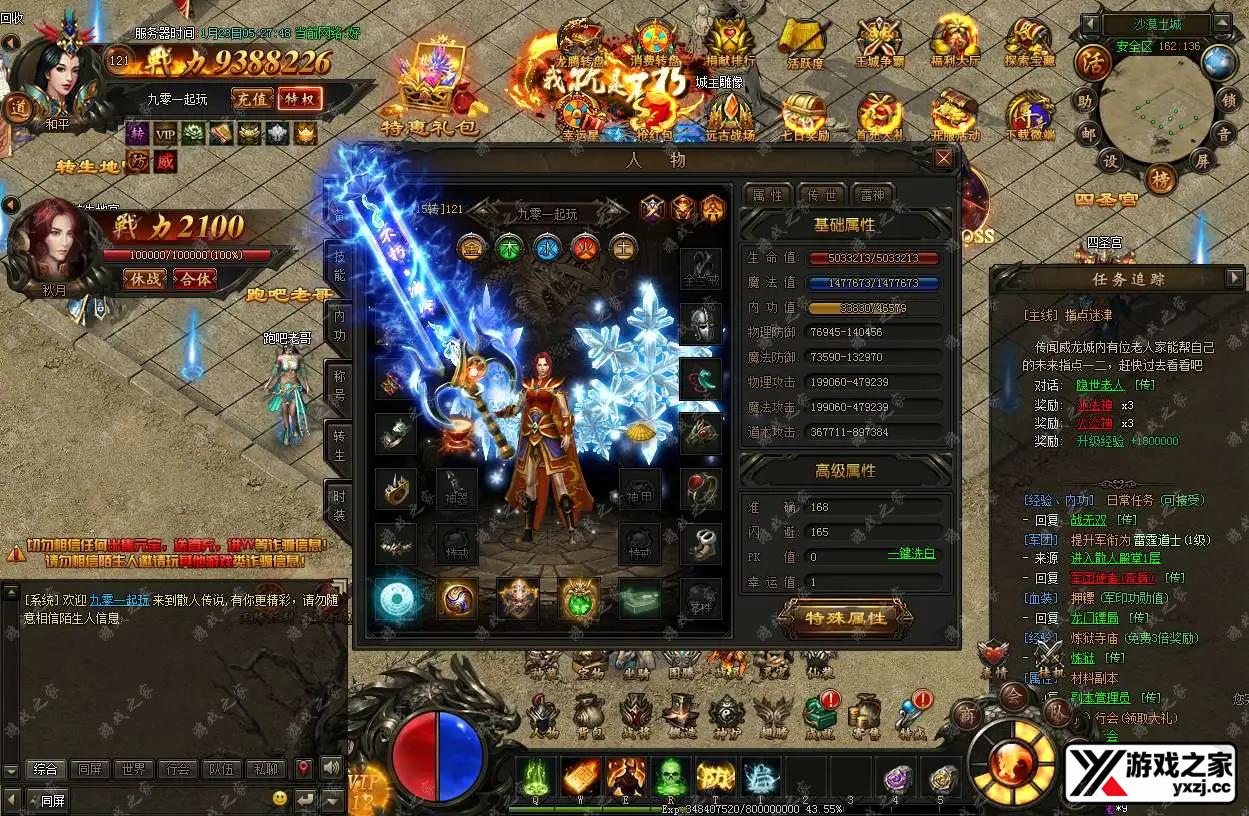The height and width of the screenshot is (816, 1249).
Task: Click the 特殊属性 button
Action: 846,618
